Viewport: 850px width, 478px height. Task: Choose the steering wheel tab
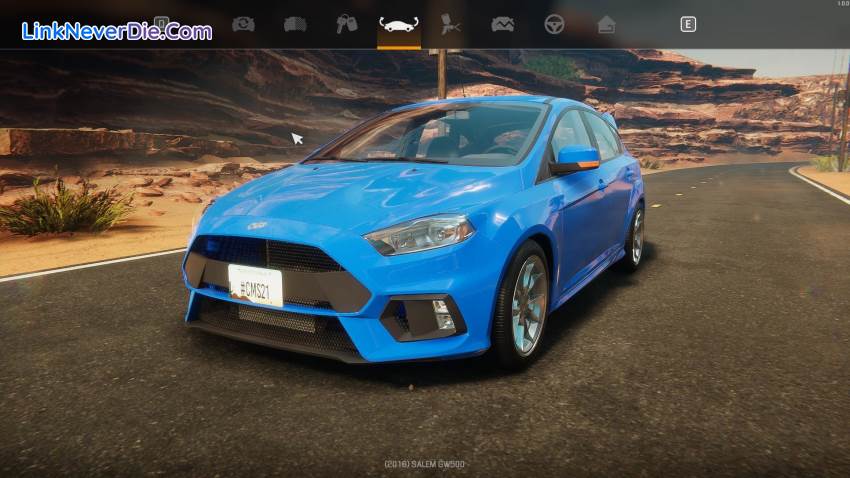point(554,24)
